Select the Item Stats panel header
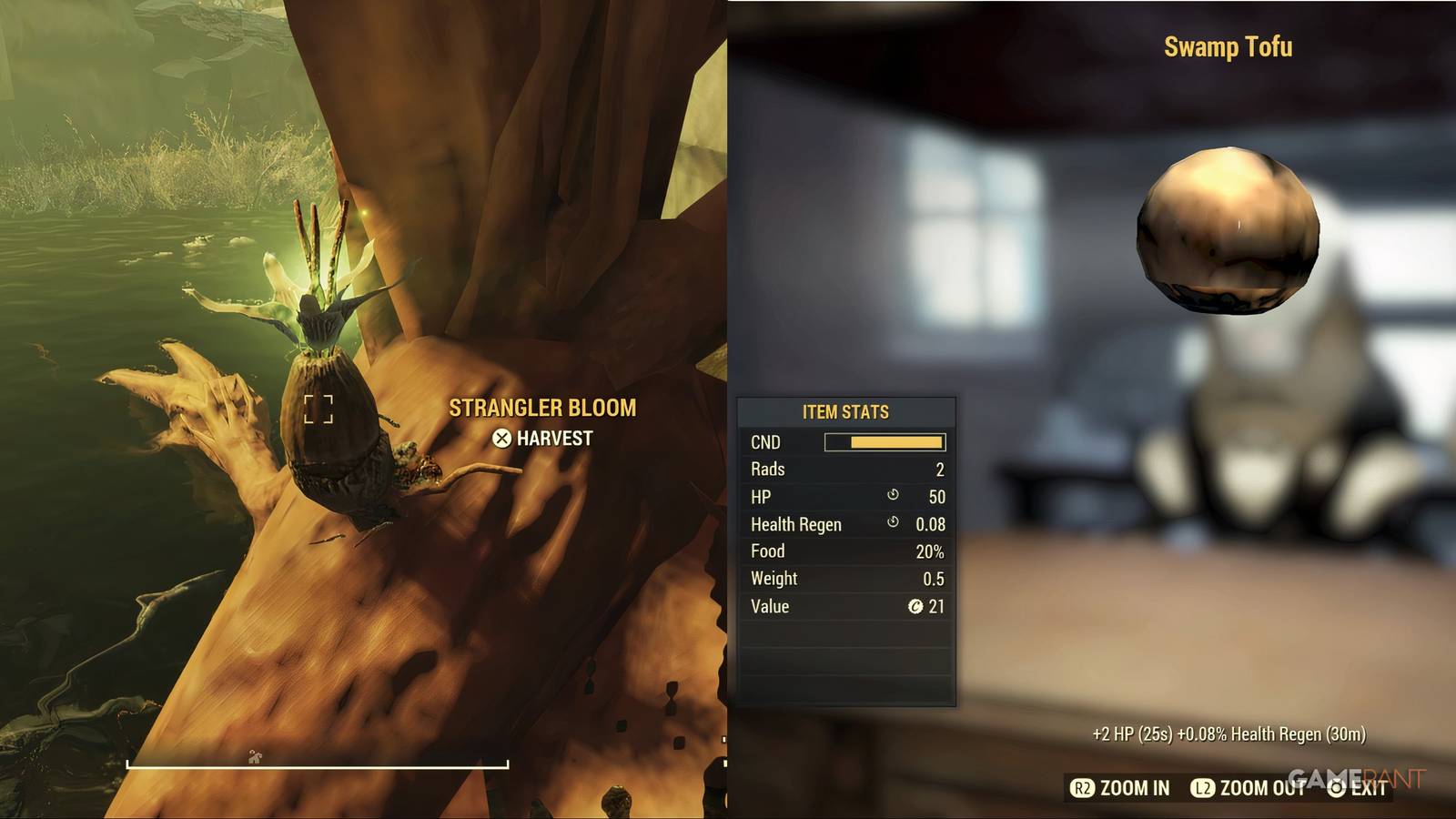 (846, 411)
